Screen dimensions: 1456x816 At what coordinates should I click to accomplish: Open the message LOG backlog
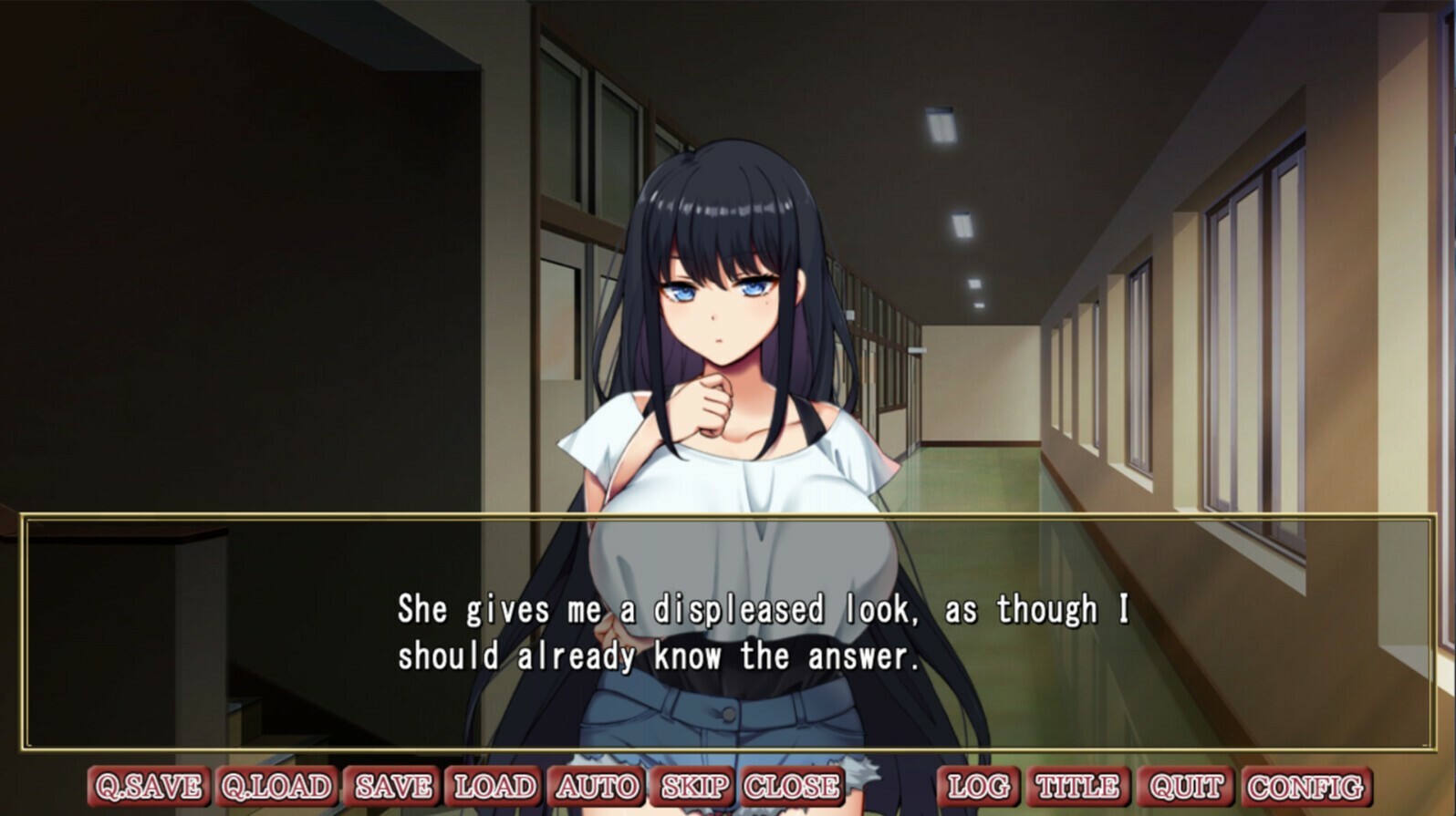point(978,784)
